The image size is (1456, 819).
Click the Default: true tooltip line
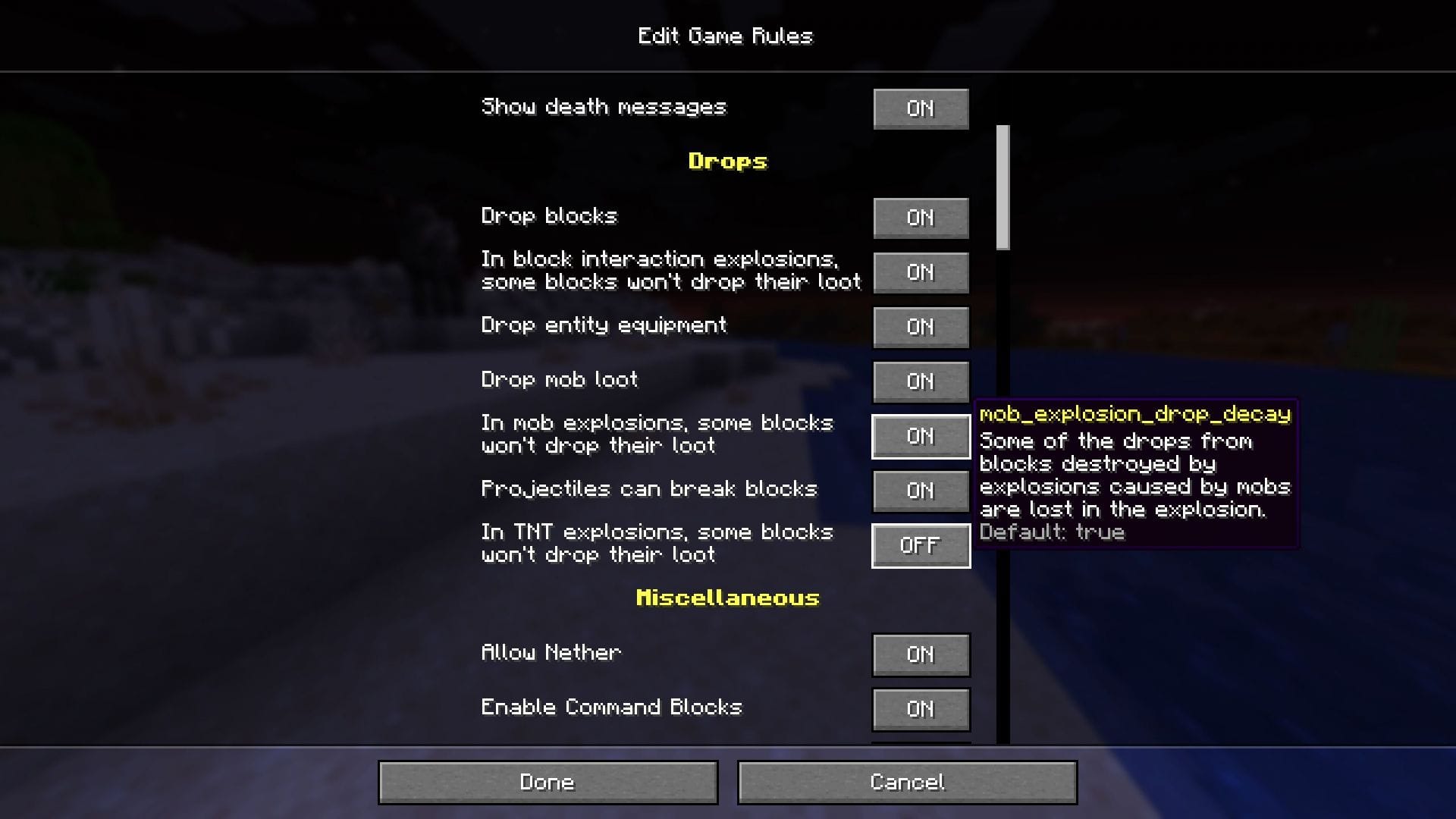[1053, 532]
